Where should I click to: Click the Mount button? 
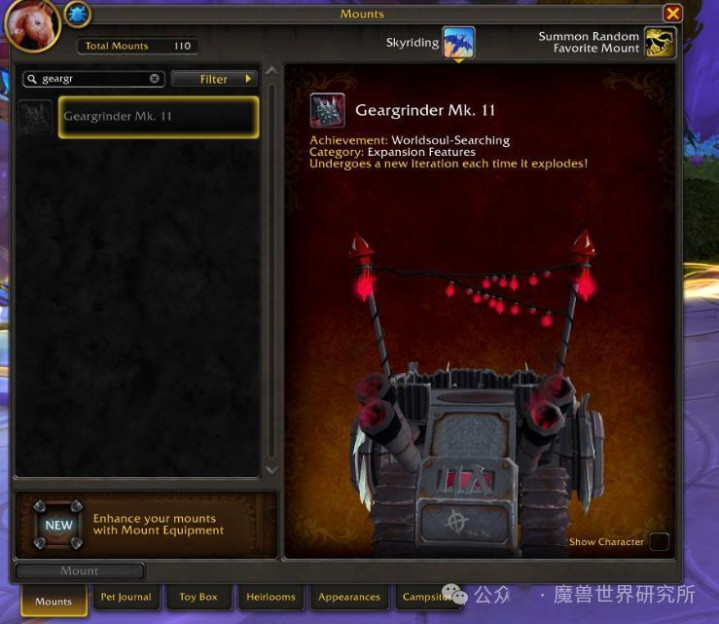pyautogui.click(x=80, y=571)
